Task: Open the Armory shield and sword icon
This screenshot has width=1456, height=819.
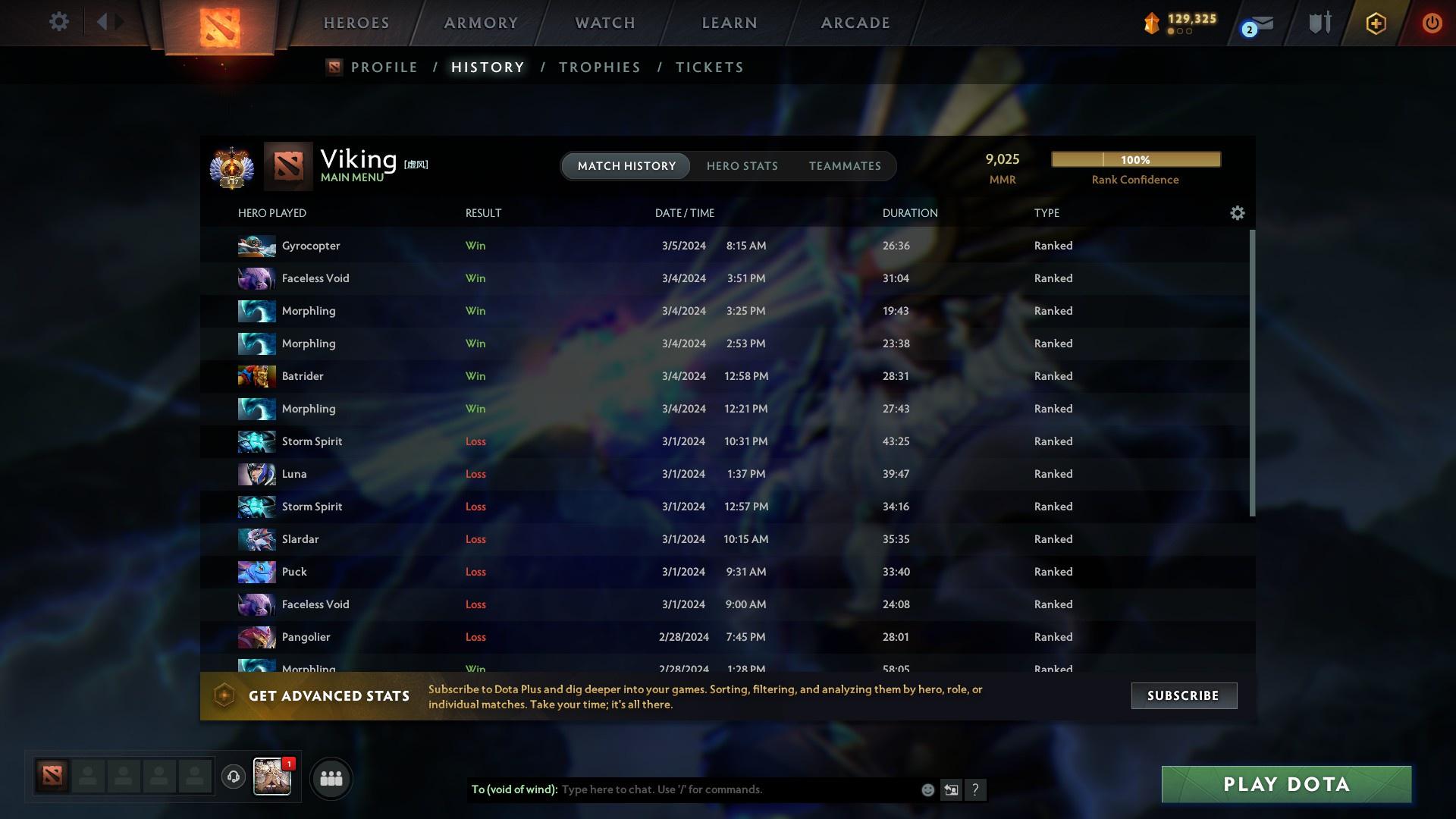Action: pyautogui.click(x=1318, y=23)
